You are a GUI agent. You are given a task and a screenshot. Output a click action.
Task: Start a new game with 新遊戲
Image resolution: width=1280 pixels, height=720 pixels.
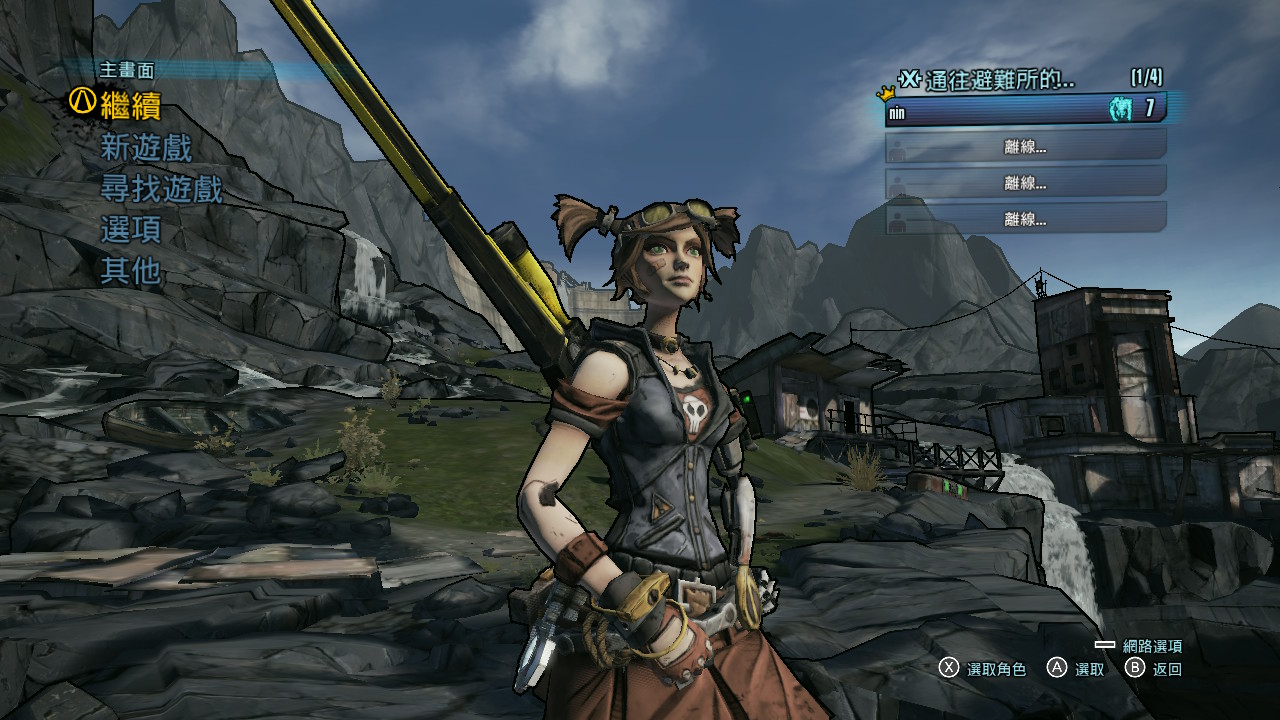(146, 148)
